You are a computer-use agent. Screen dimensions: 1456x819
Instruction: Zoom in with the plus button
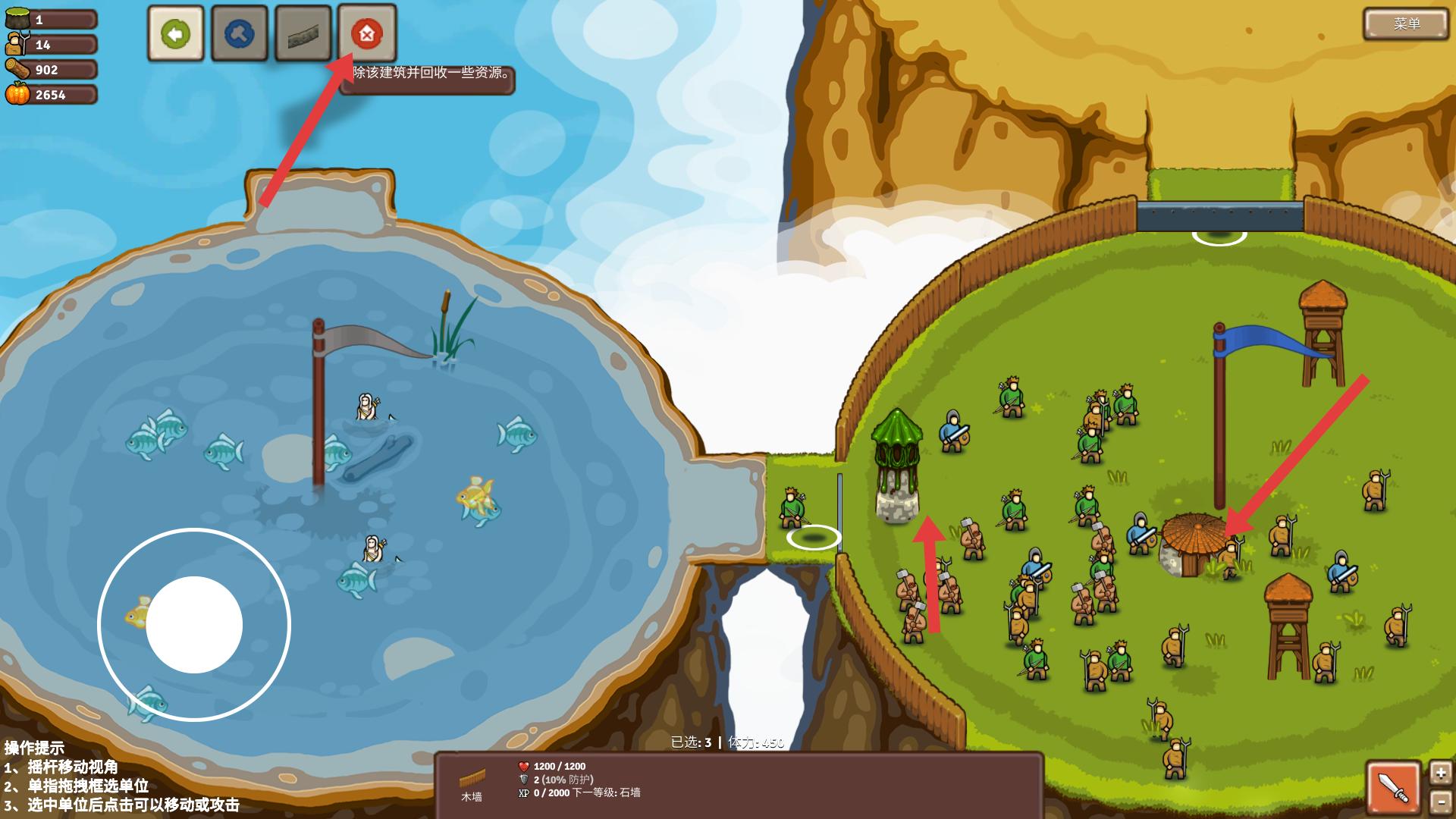[x=1440, y=773]
